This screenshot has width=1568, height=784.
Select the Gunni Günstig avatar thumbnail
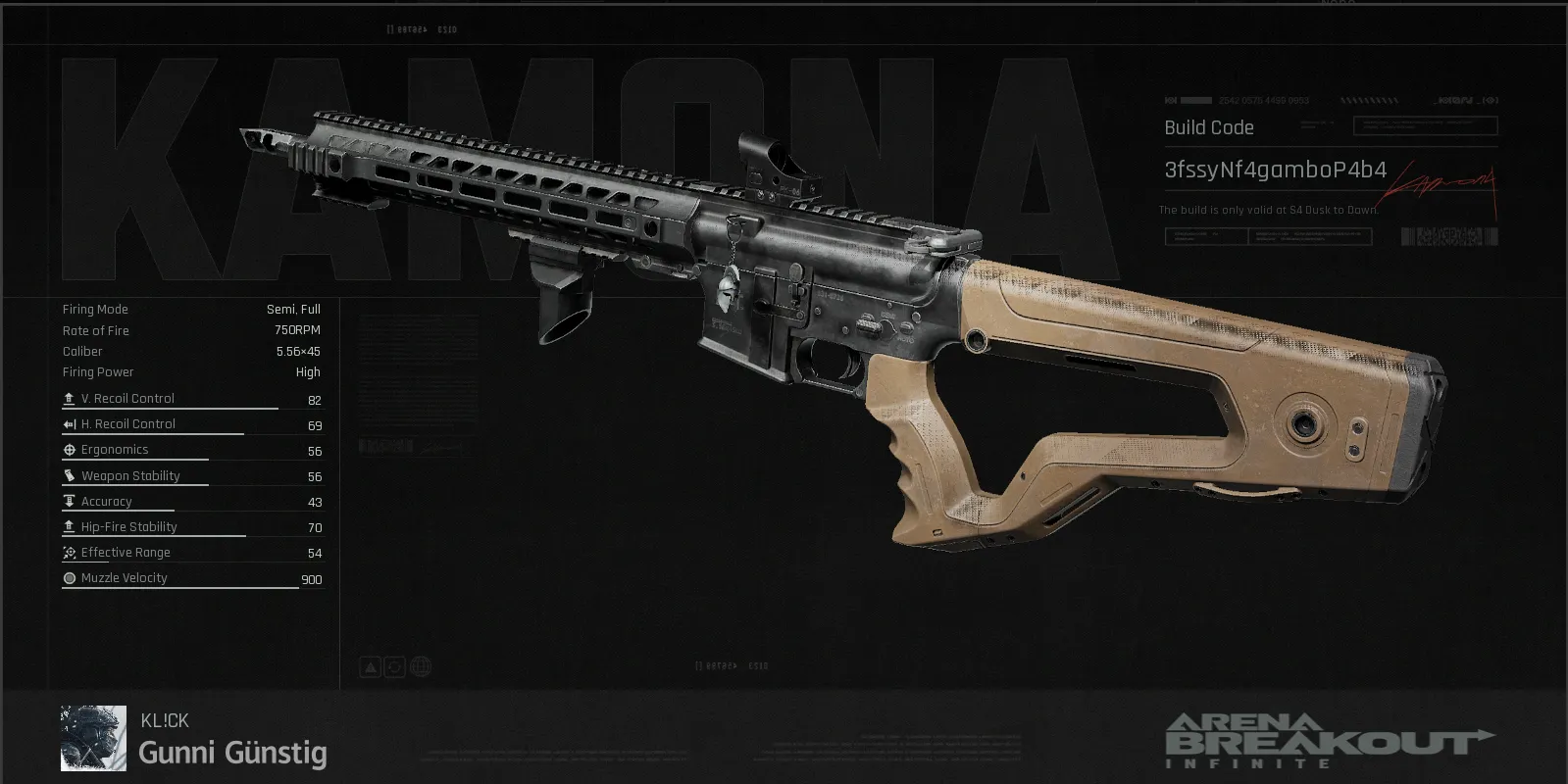click(92, 737)
